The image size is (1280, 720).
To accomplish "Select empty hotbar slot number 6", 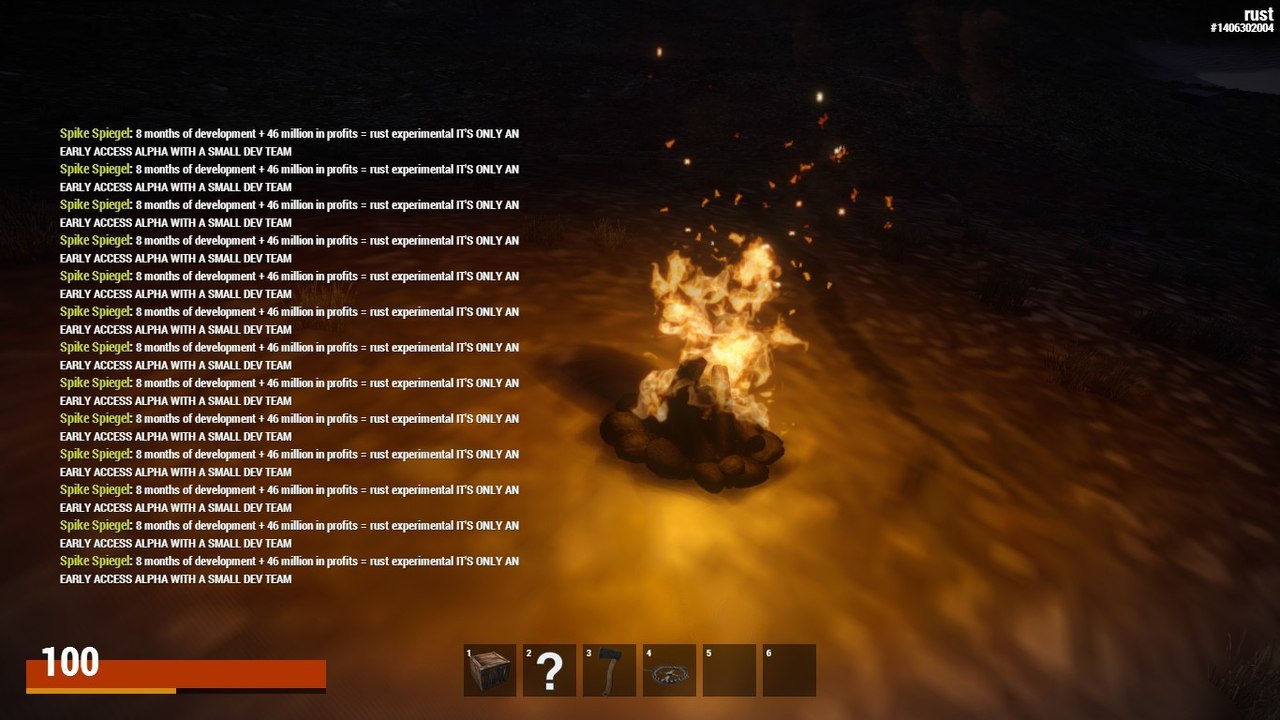I will pyautogui.click(x=789, y=670).
